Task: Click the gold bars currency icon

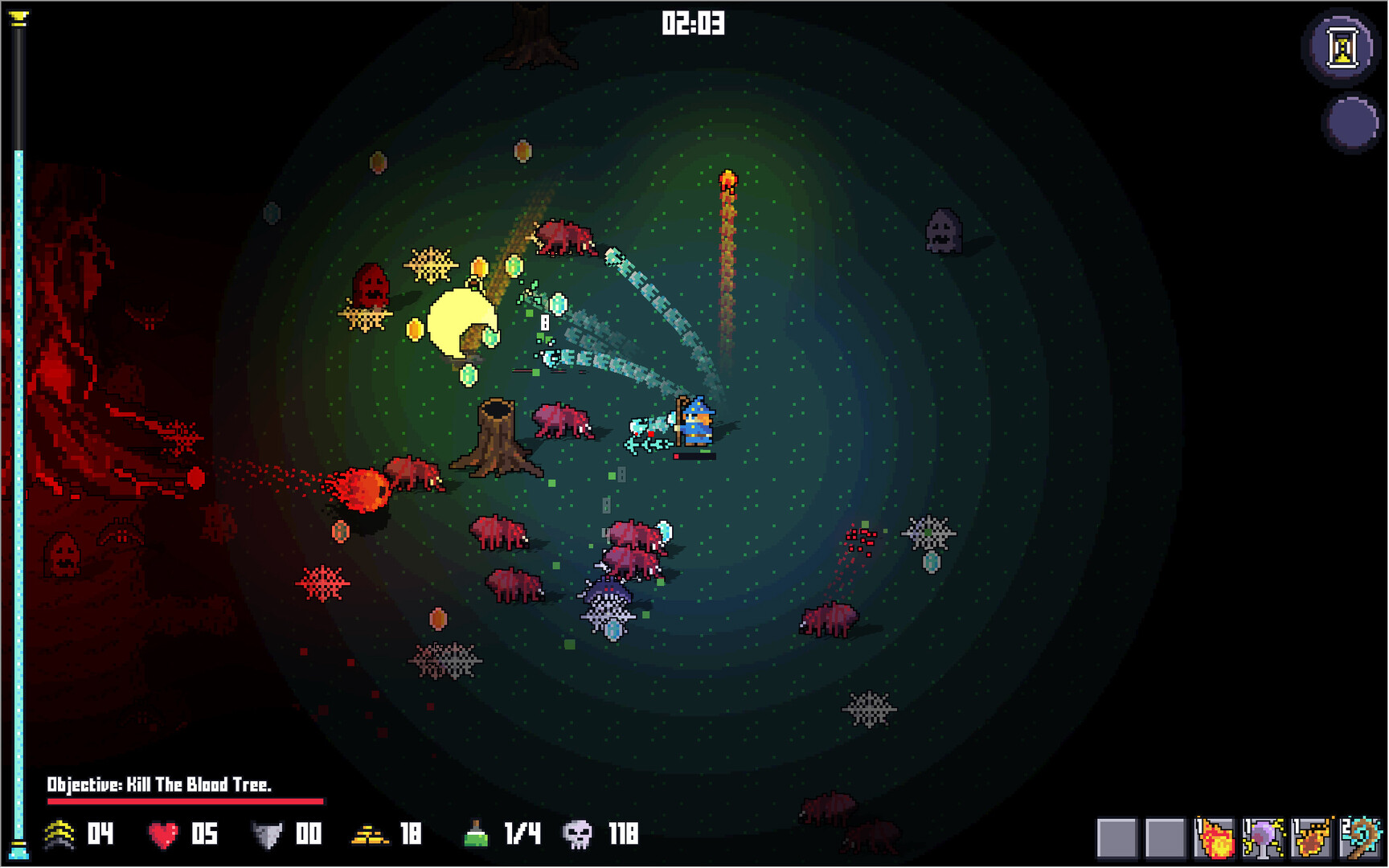Action: pos(370,836)
